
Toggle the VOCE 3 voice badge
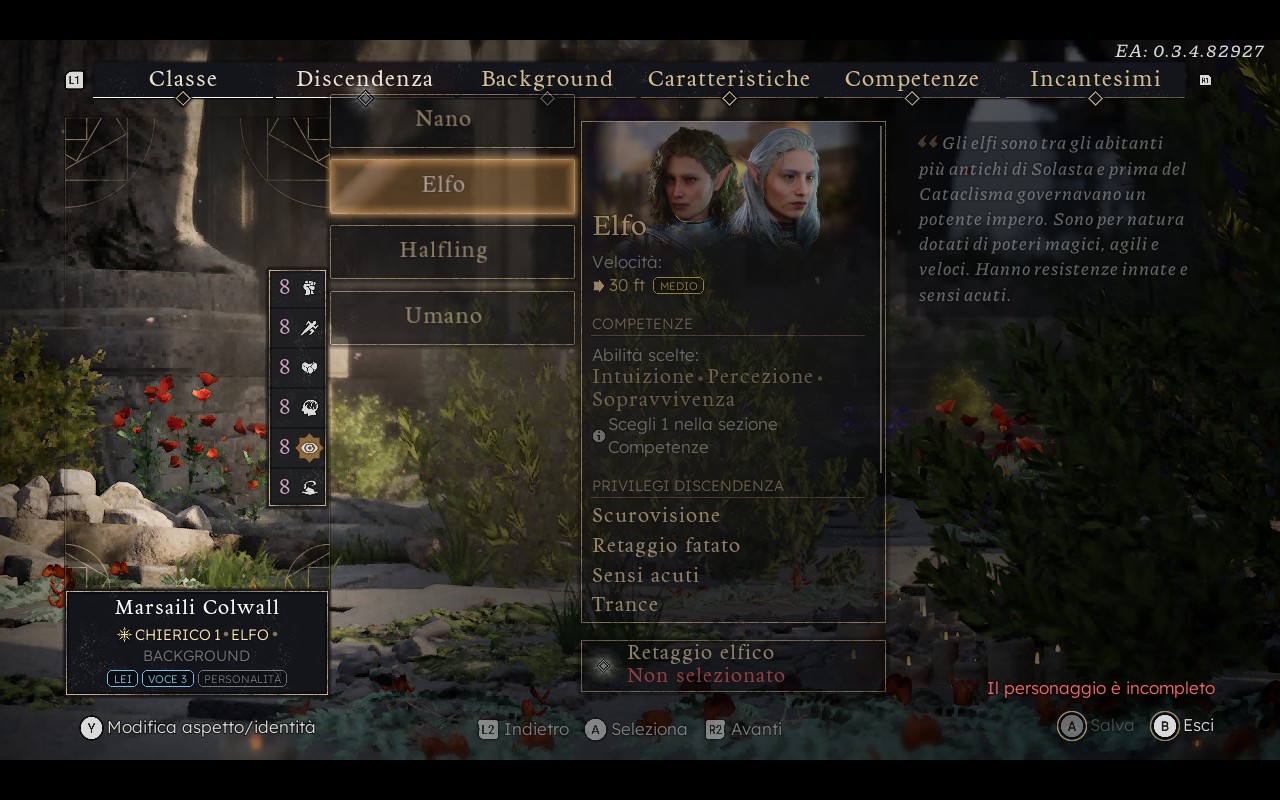click(166, 677)
